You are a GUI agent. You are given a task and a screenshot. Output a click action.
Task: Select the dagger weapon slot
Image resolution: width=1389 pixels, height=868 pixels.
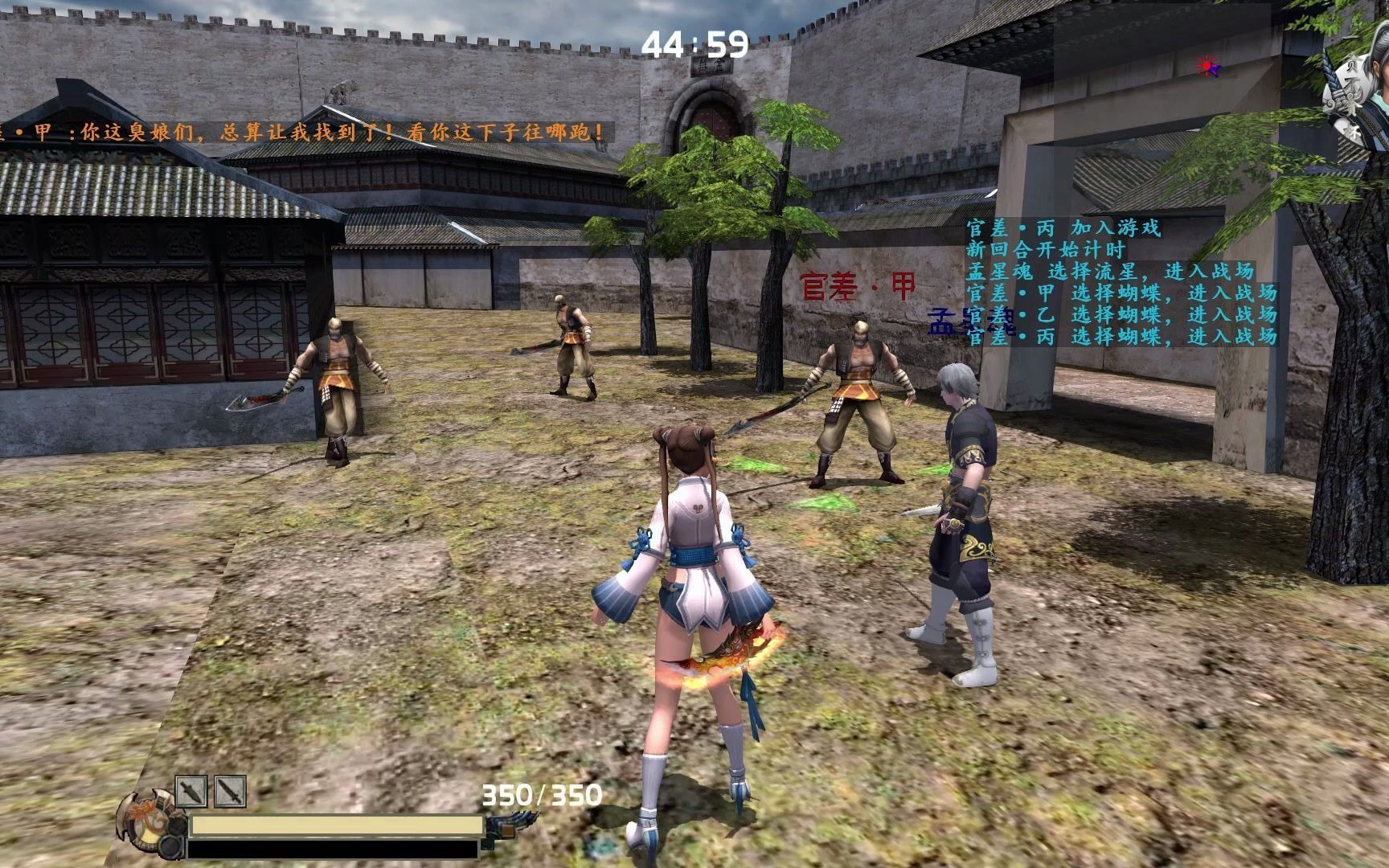(191, 792)
